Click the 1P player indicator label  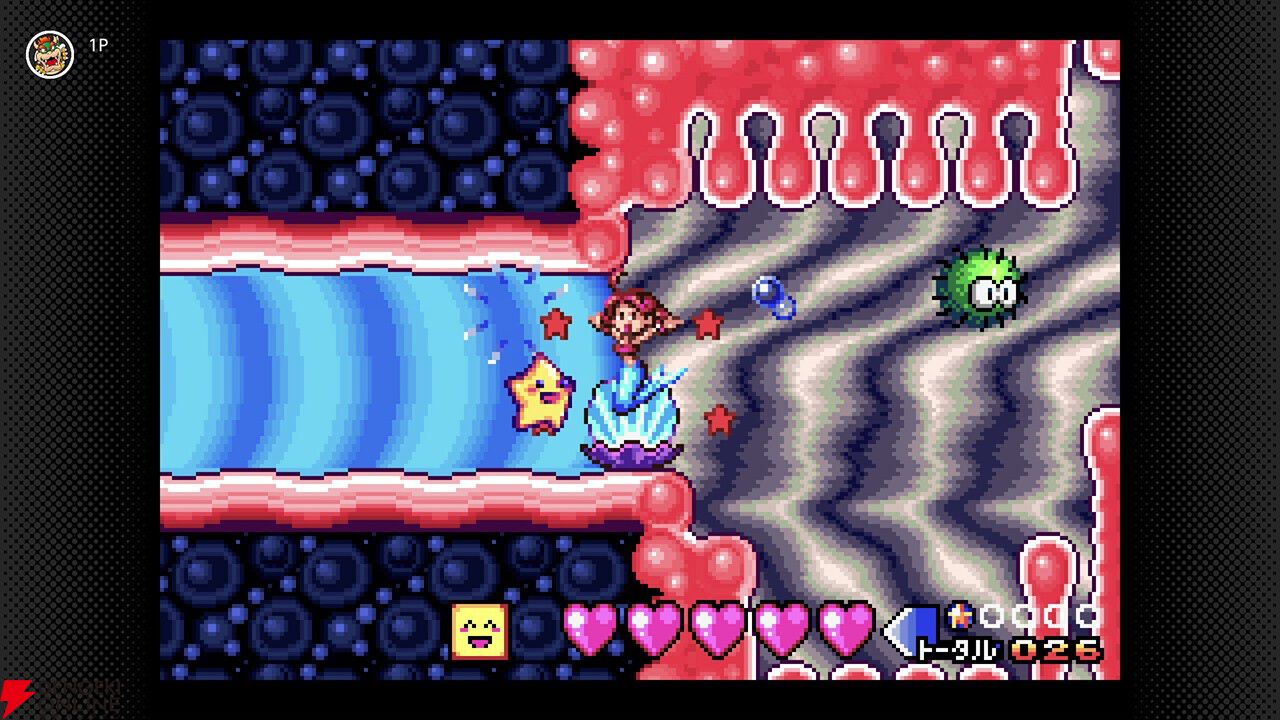(98, 45)
